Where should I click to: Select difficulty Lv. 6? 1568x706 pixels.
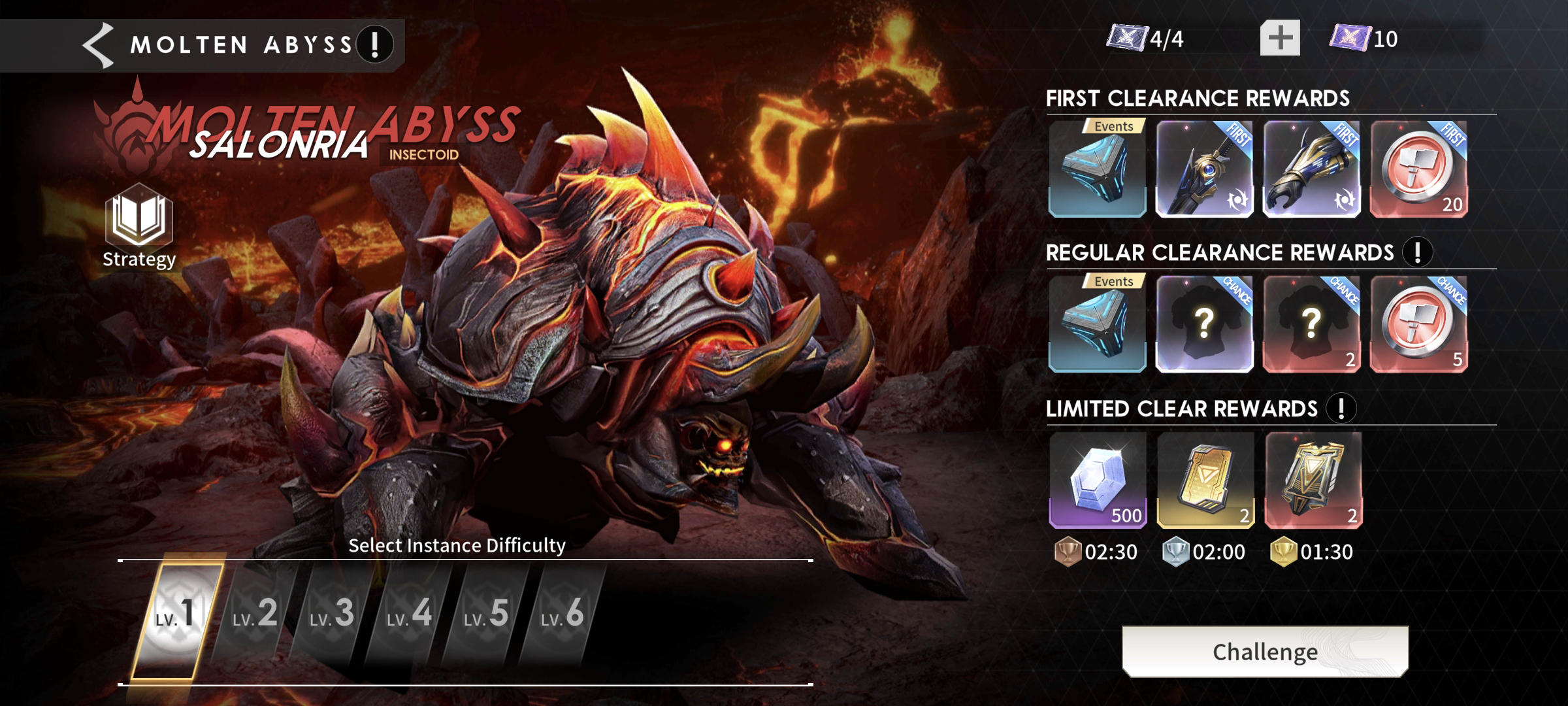click(x=563, y=614)
